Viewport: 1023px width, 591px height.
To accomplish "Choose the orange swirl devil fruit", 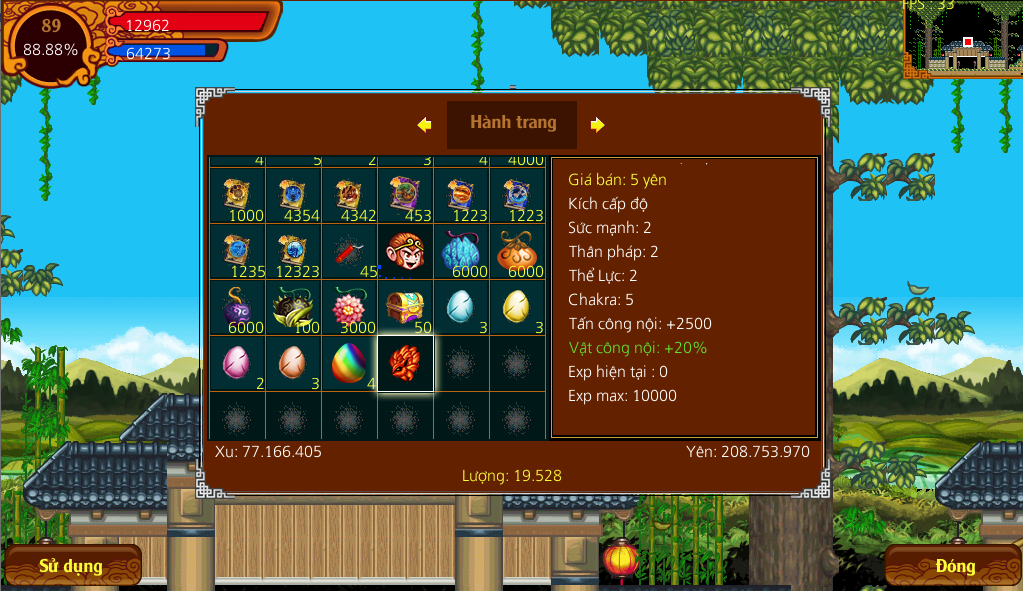I will [x=517, y=250].
